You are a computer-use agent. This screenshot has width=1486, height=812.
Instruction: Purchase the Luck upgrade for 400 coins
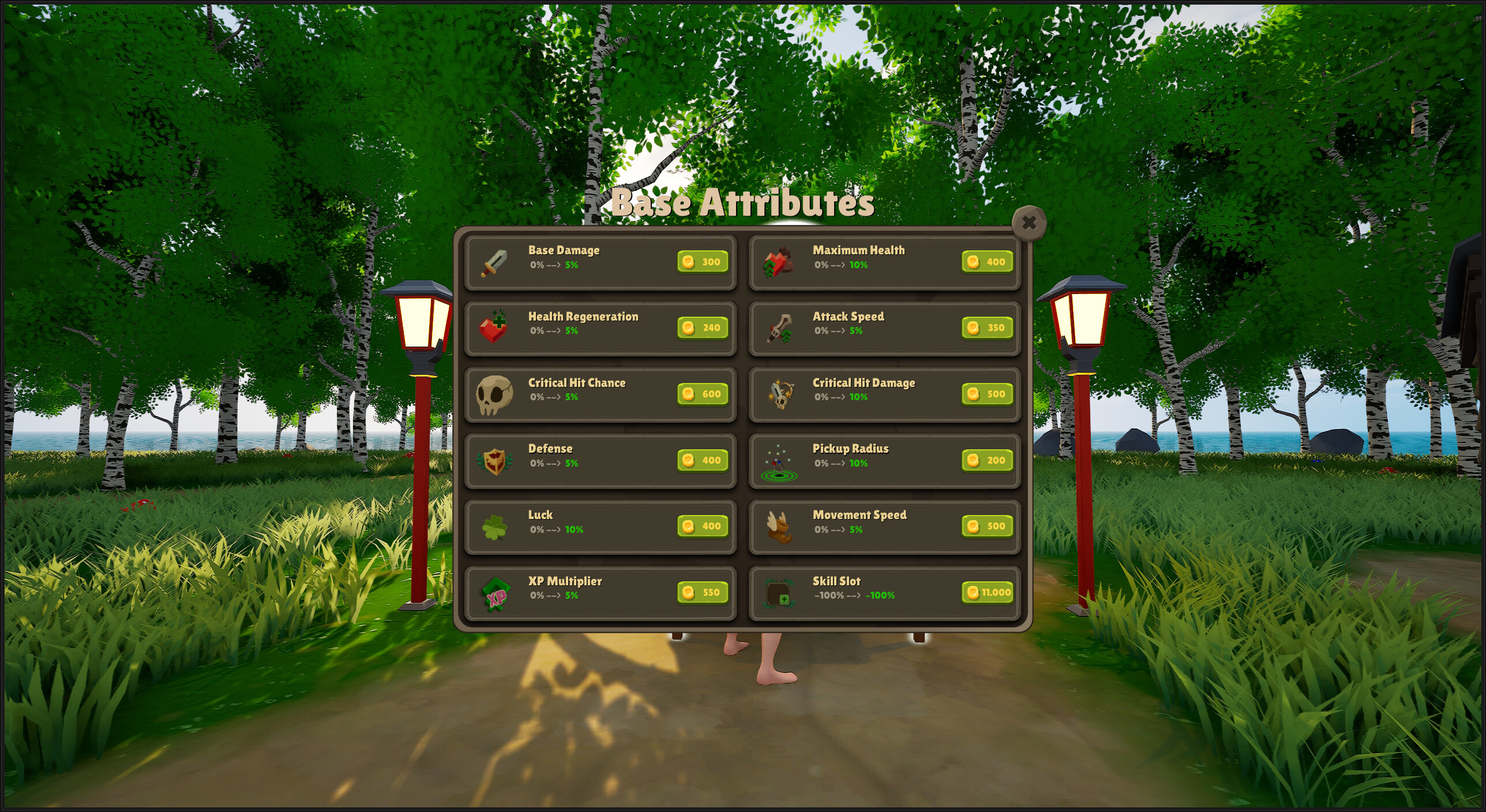pyautogui.click(x=702, y=526)
